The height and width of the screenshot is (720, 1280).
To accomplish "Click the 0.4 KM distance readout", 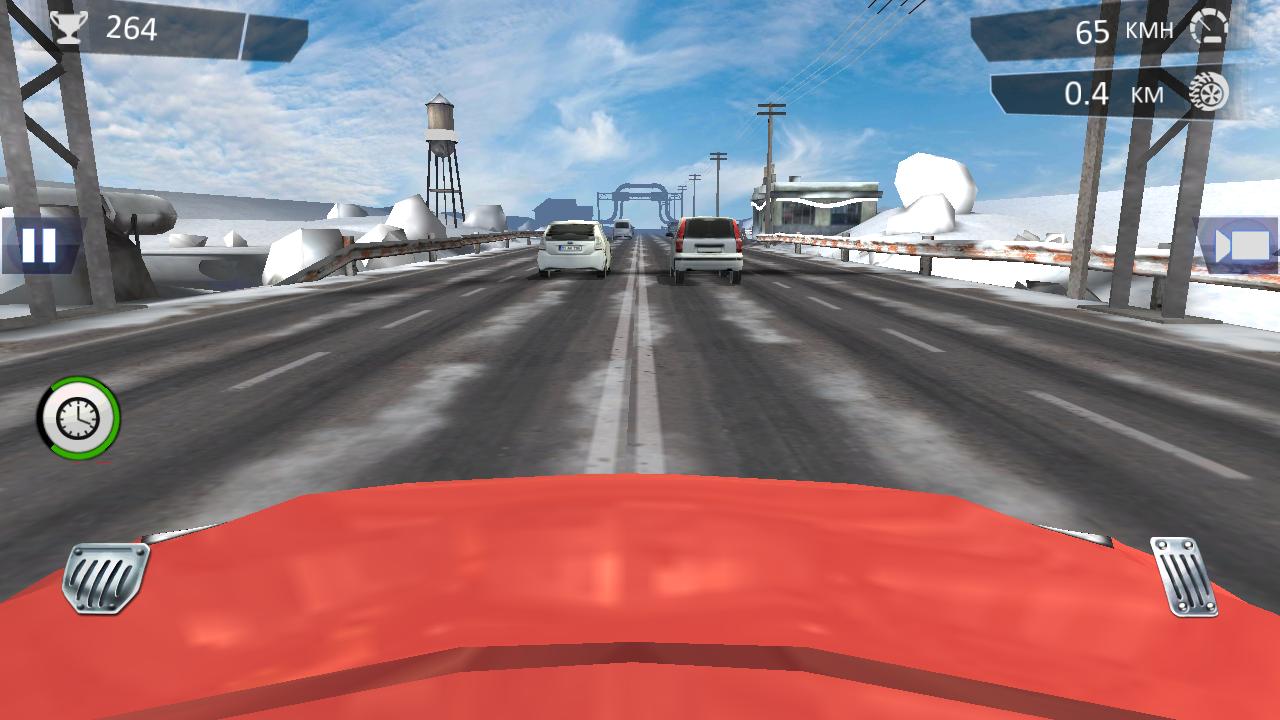I will (x=1112, y=94).
